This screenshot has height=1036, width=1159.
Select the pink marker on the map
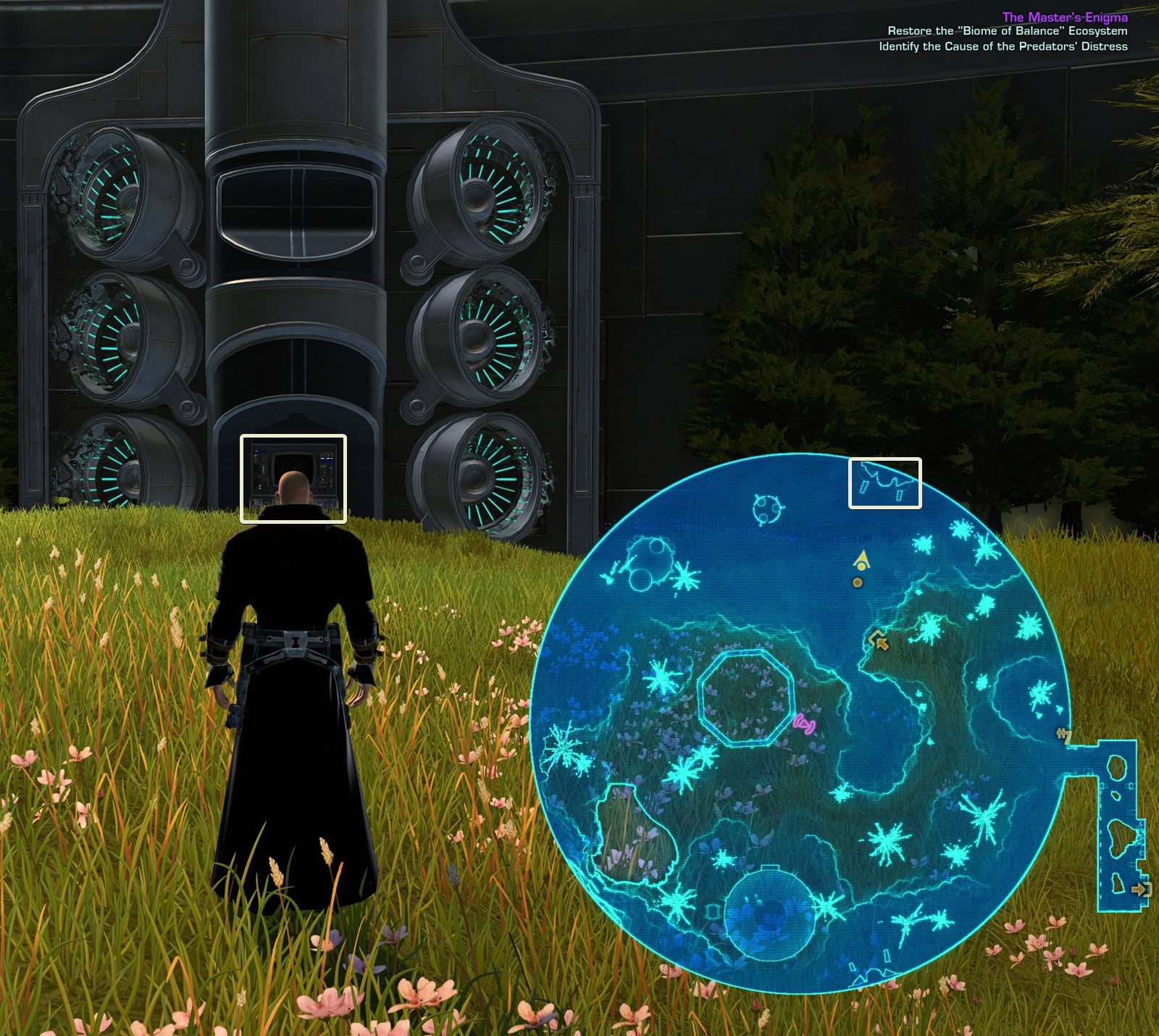tap(804, 723)
